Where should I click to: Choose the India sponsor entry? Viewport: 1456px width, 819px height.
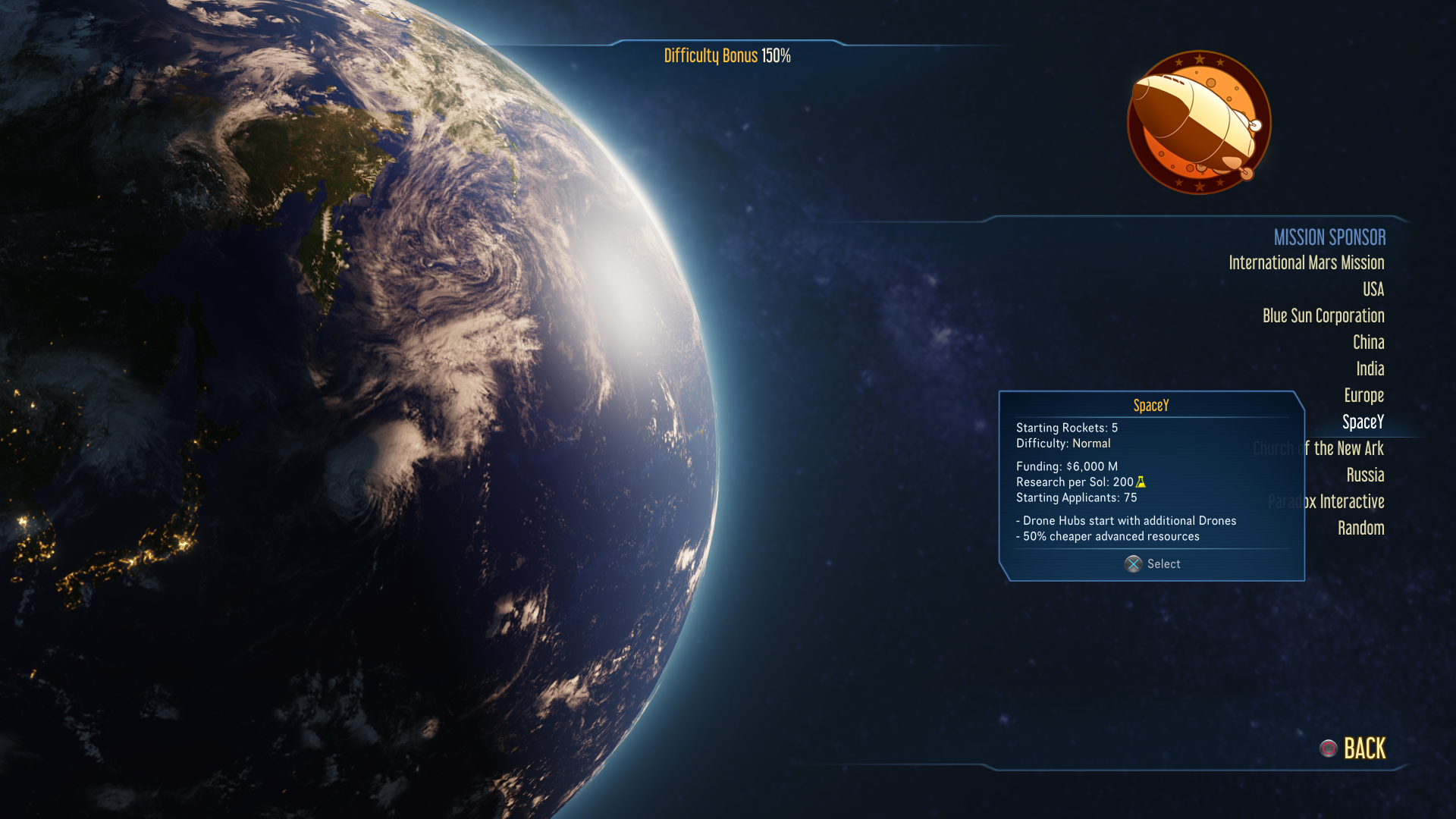(1370, 369)
